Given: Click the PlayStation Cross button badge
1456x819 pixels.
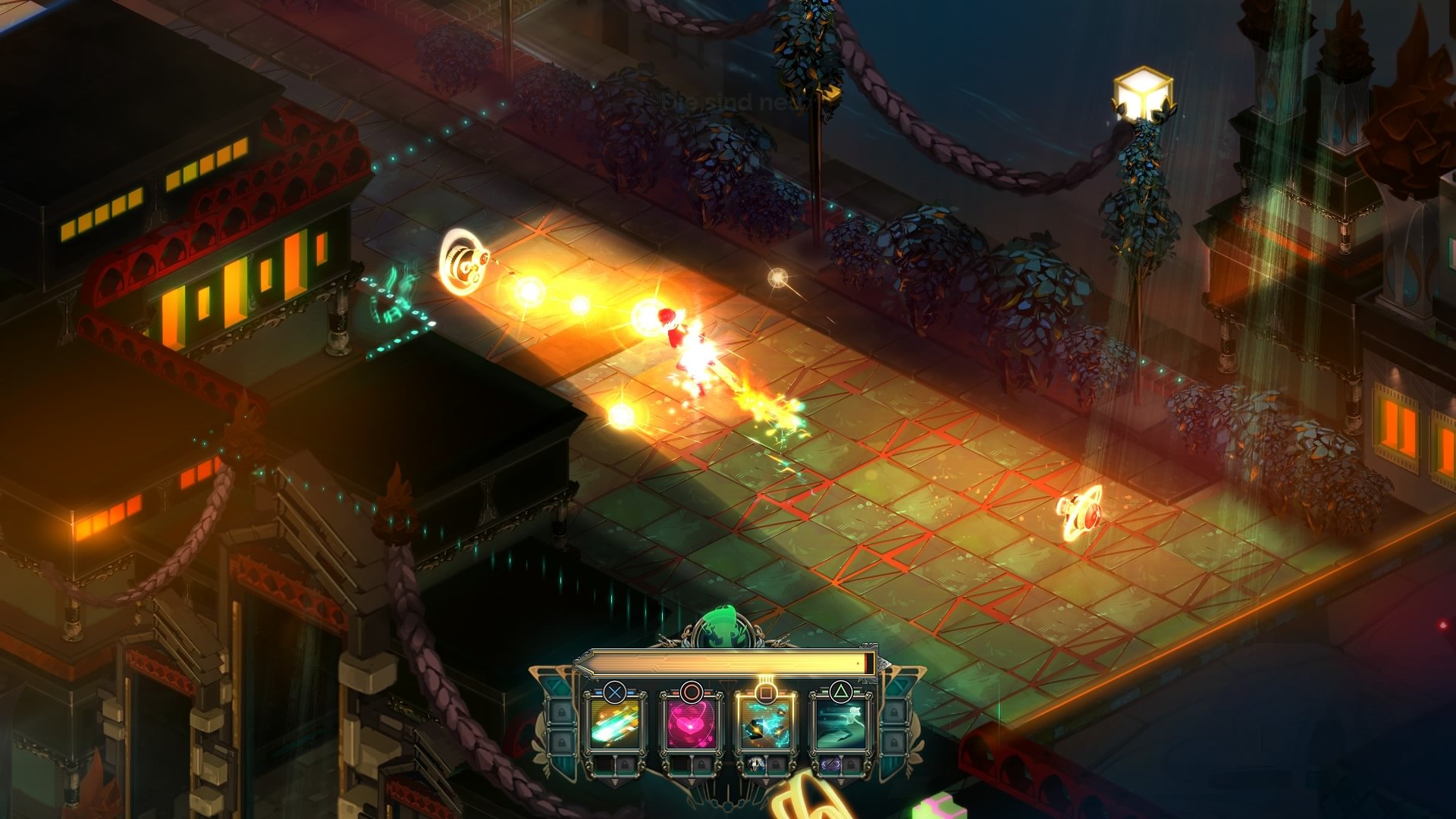Looking at the screenshot, I should [614, 692].
